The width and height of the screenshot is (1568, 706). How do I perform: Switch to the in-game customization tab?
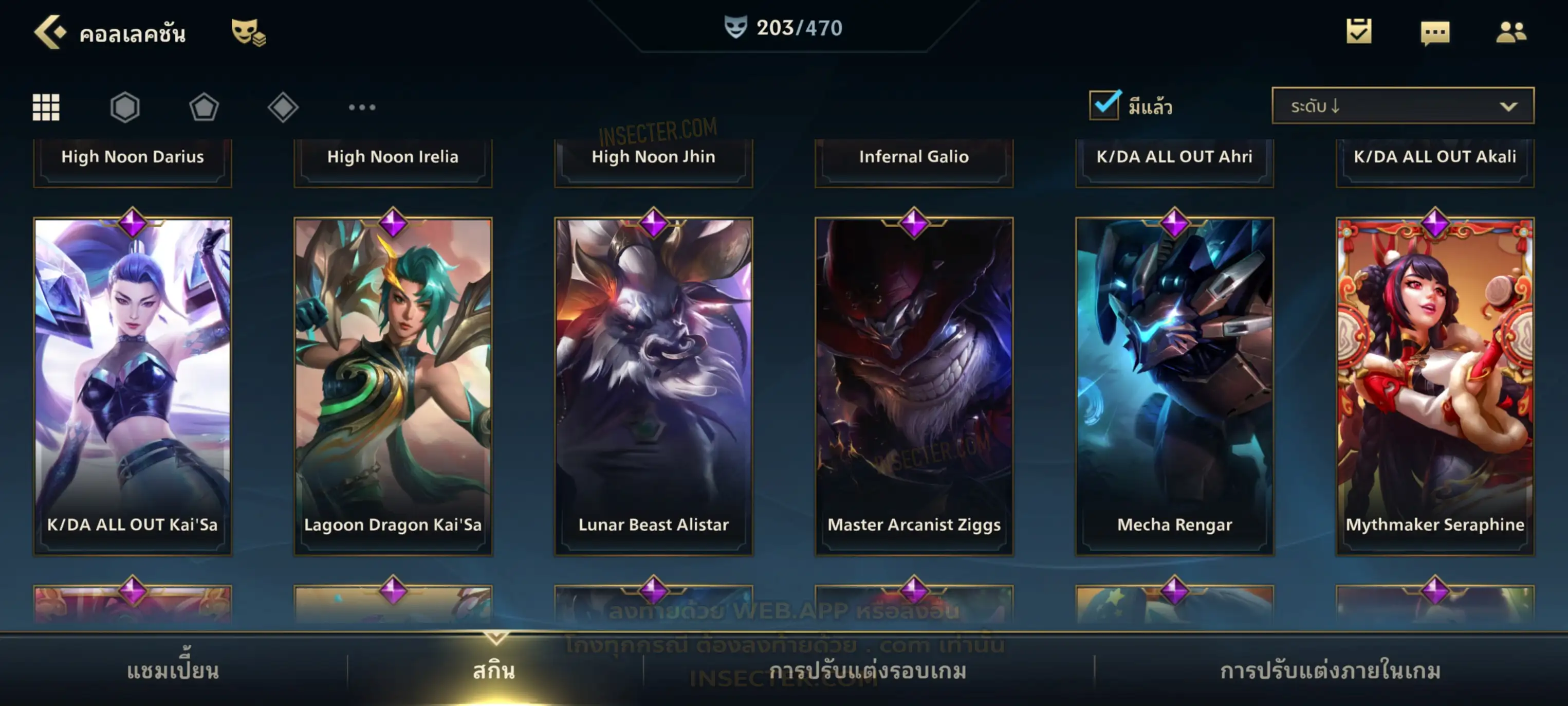[x=1331, y=671]
